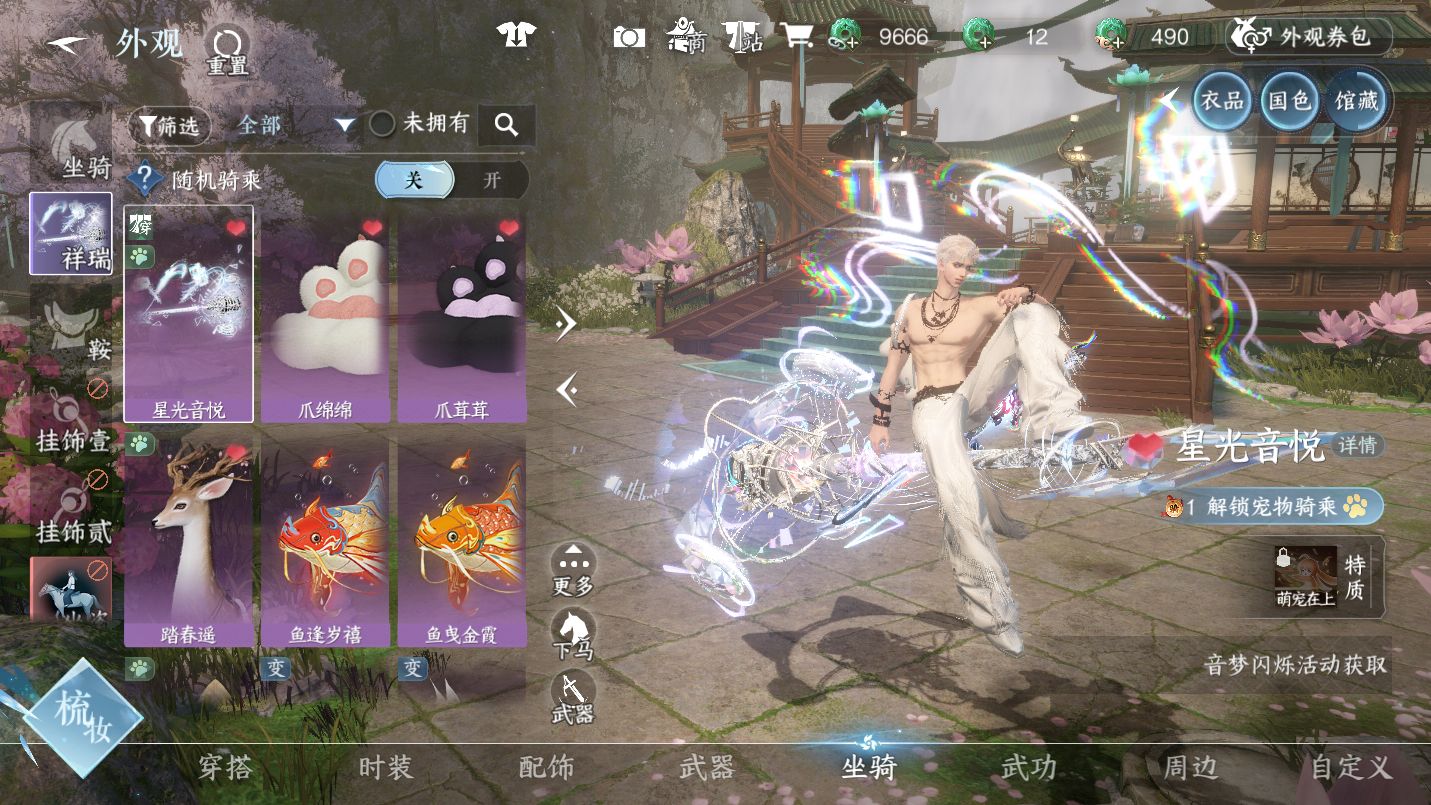This screenshot has width=1431, height=805.
Task: Choose the 爪茸茸 black paw mount
Action: (x=461, y=315)
